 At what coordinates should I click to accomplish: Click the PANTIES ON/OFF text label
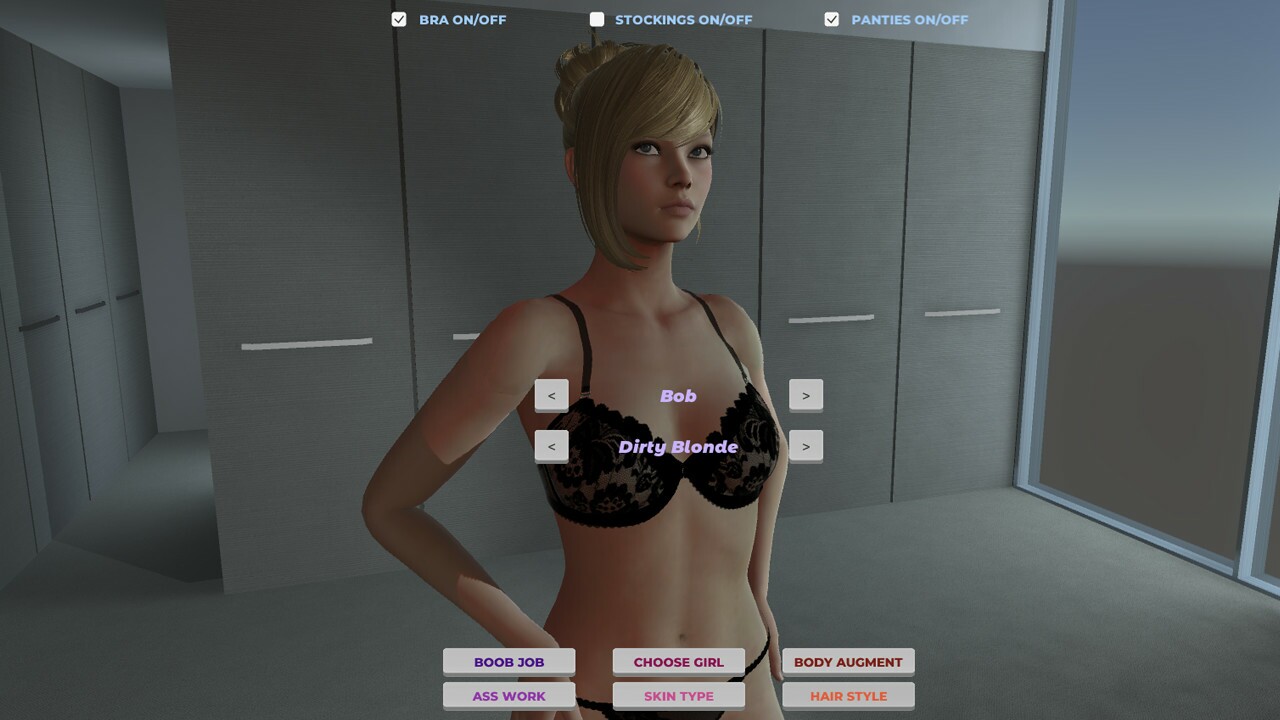click(x=908, y=19)
